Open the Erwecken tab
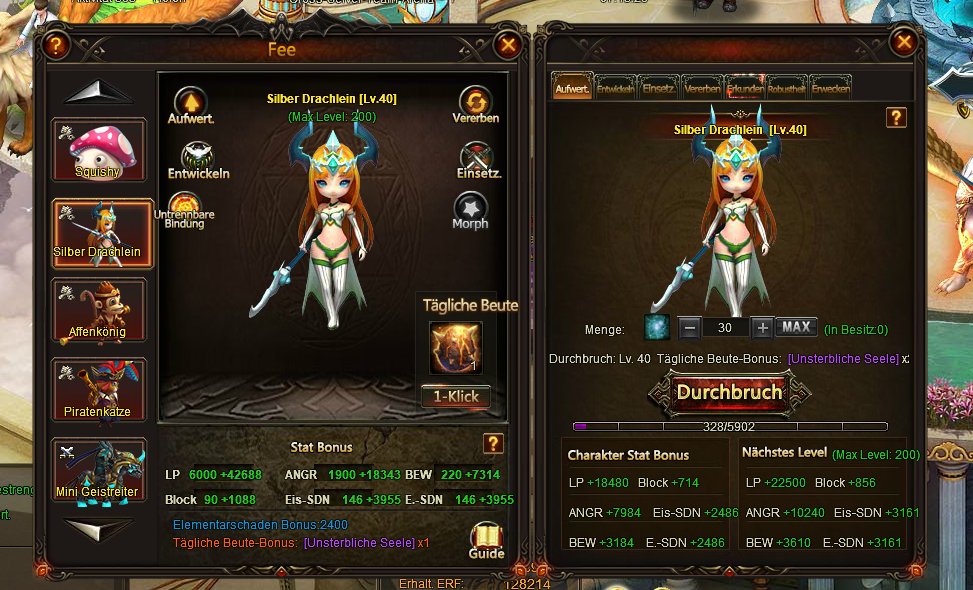The width and height of the screenshot is (973, 590). coord(831,88)
